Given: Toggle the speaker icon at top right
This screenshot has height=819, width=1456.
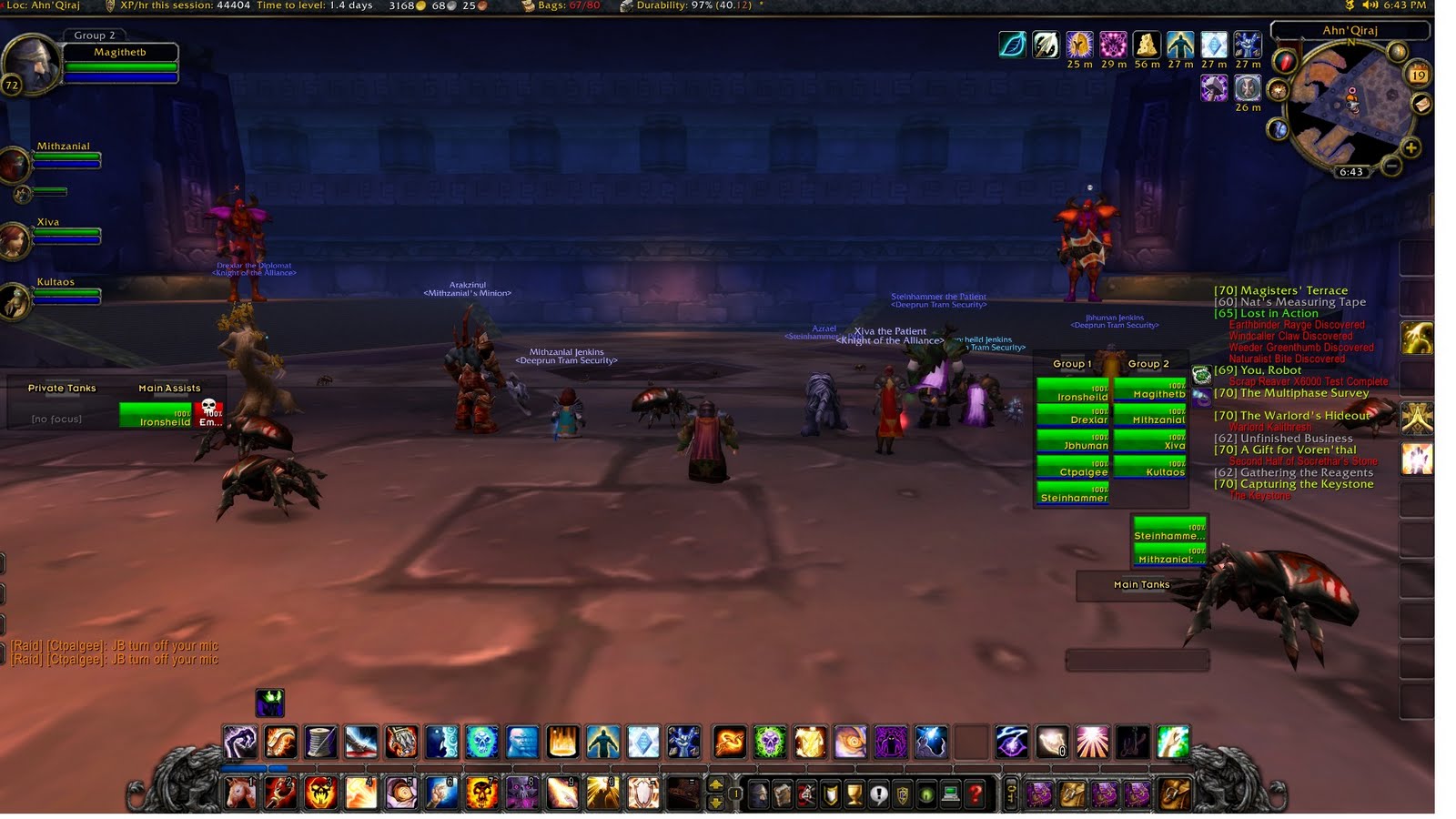Looking at the screenshot, I should pos(1369,5).
